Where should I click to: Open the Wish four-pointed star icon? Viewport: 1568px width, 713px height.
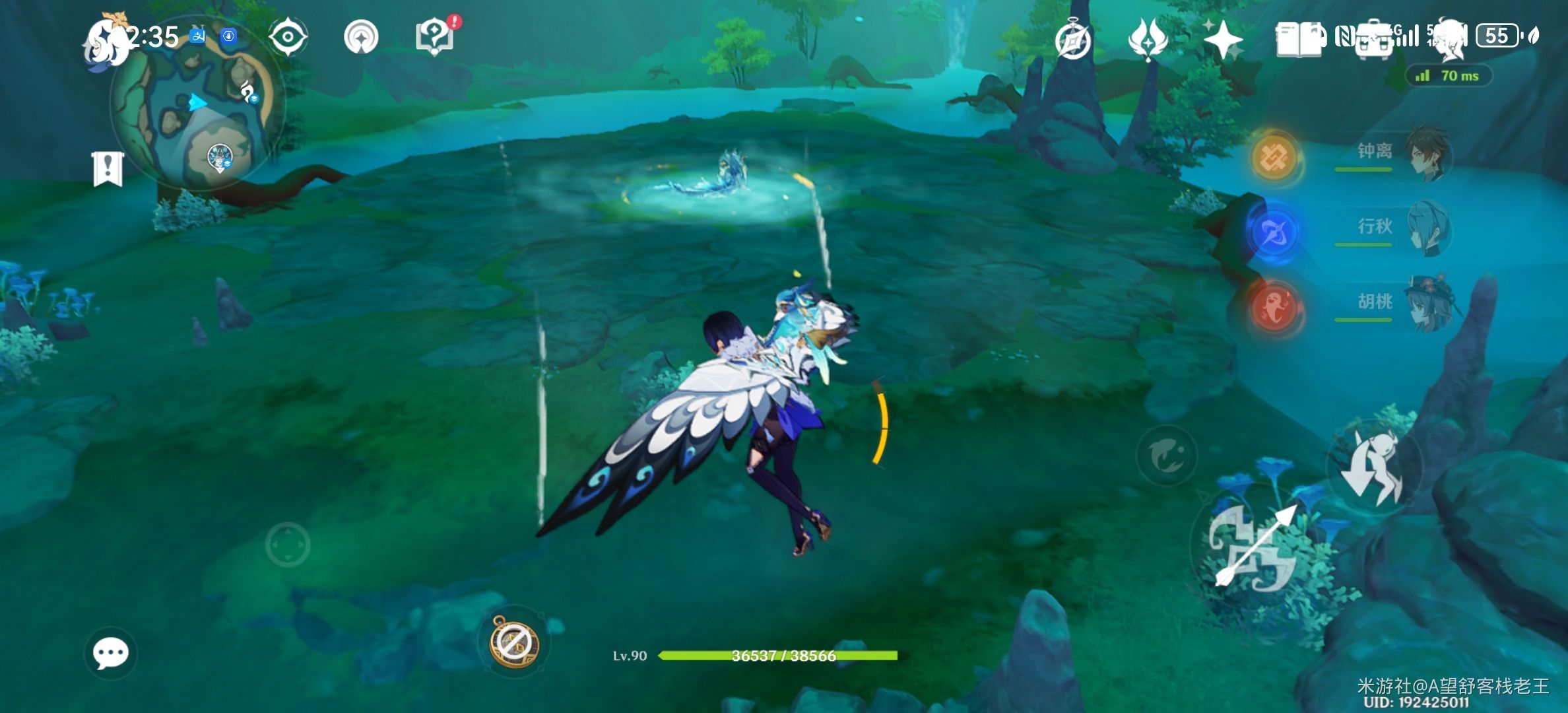click(1222, 40)
